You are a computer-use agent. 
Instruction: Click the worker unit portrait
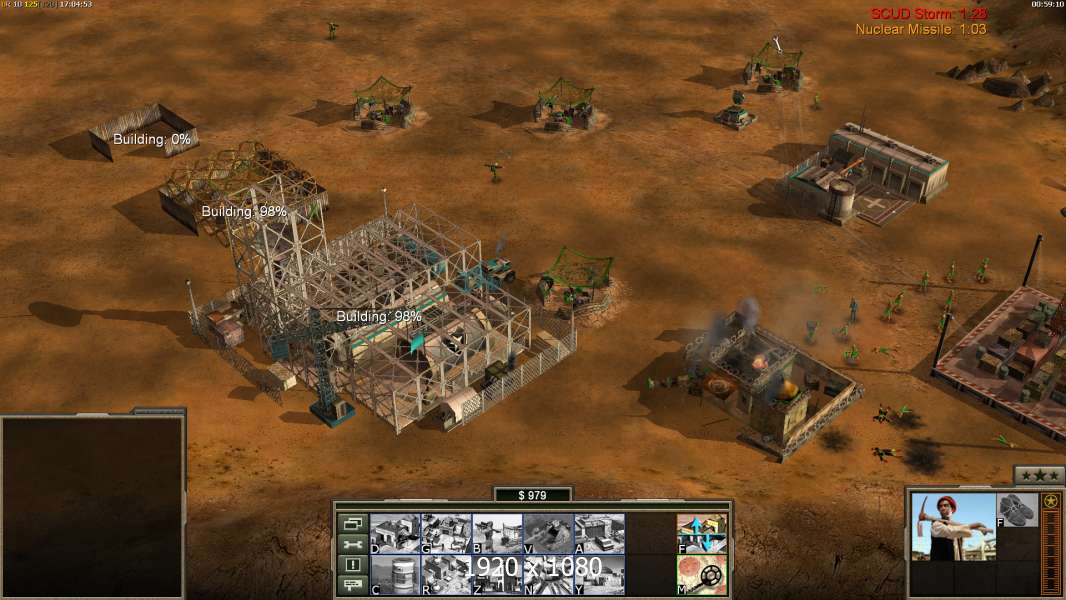tap(954, 526)
